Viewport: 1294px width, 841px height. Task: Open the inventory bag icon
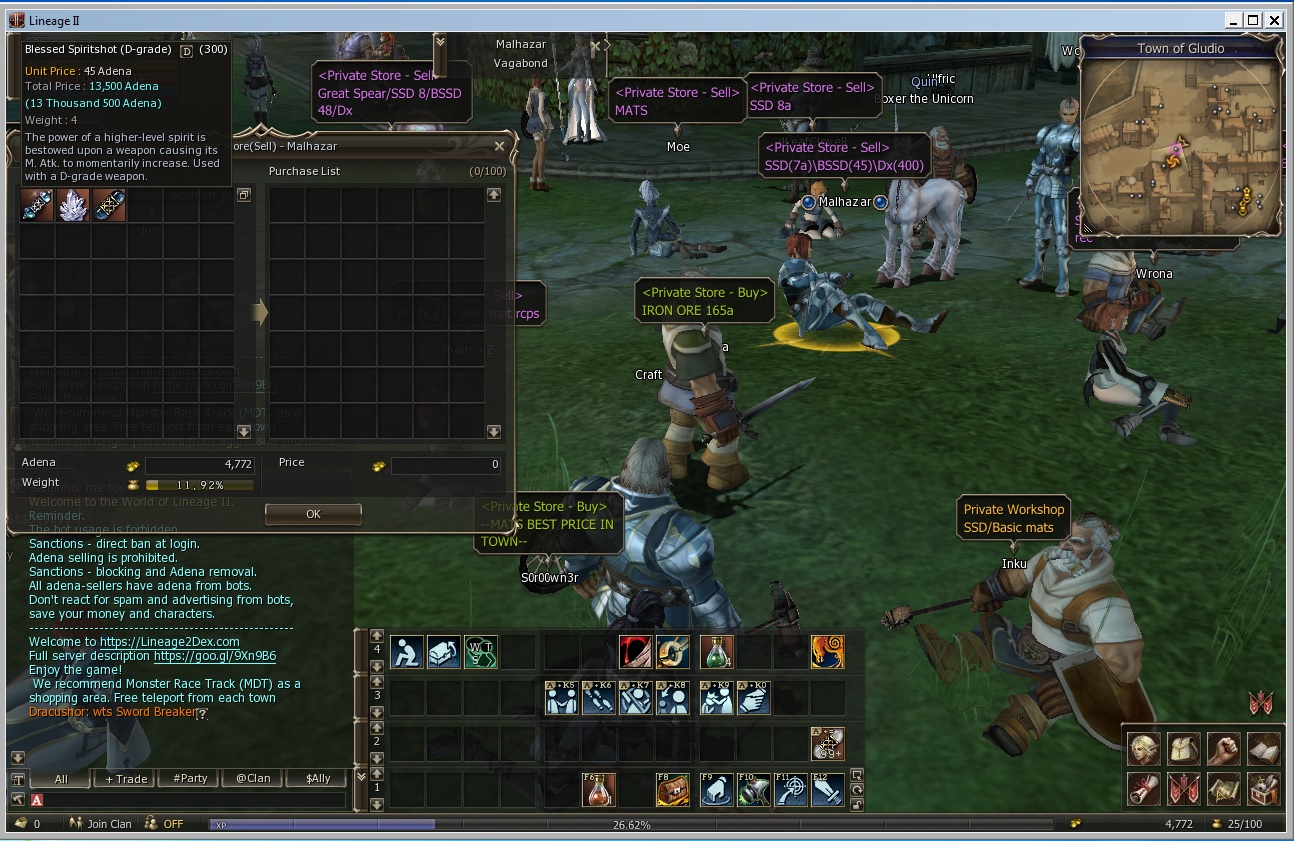click(1184, 748)
